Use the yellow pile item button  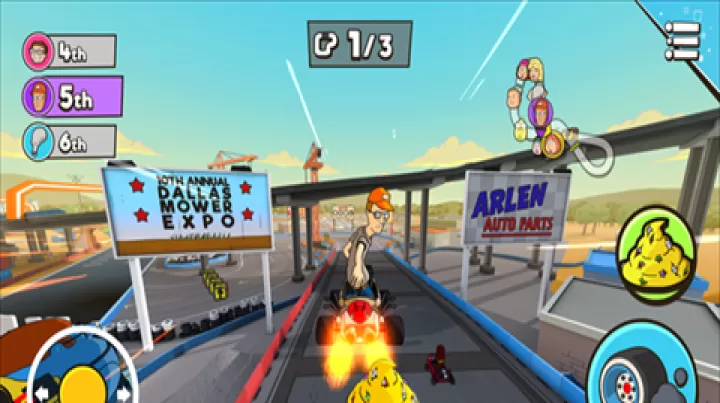pyautogui.click(x=655, y=257)
